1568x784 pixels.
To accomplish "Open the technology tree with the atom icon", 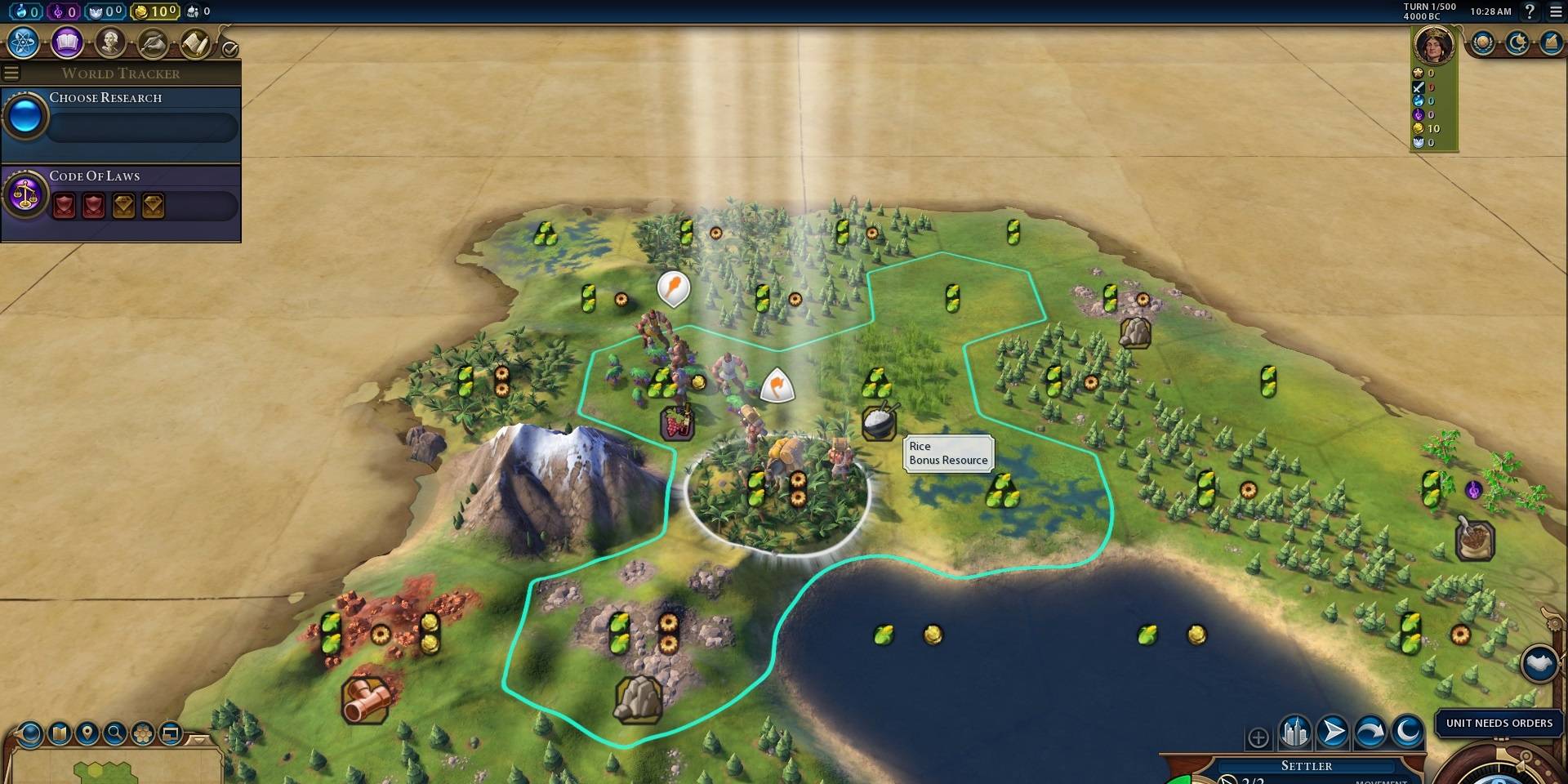I will [x=24, y=42].
